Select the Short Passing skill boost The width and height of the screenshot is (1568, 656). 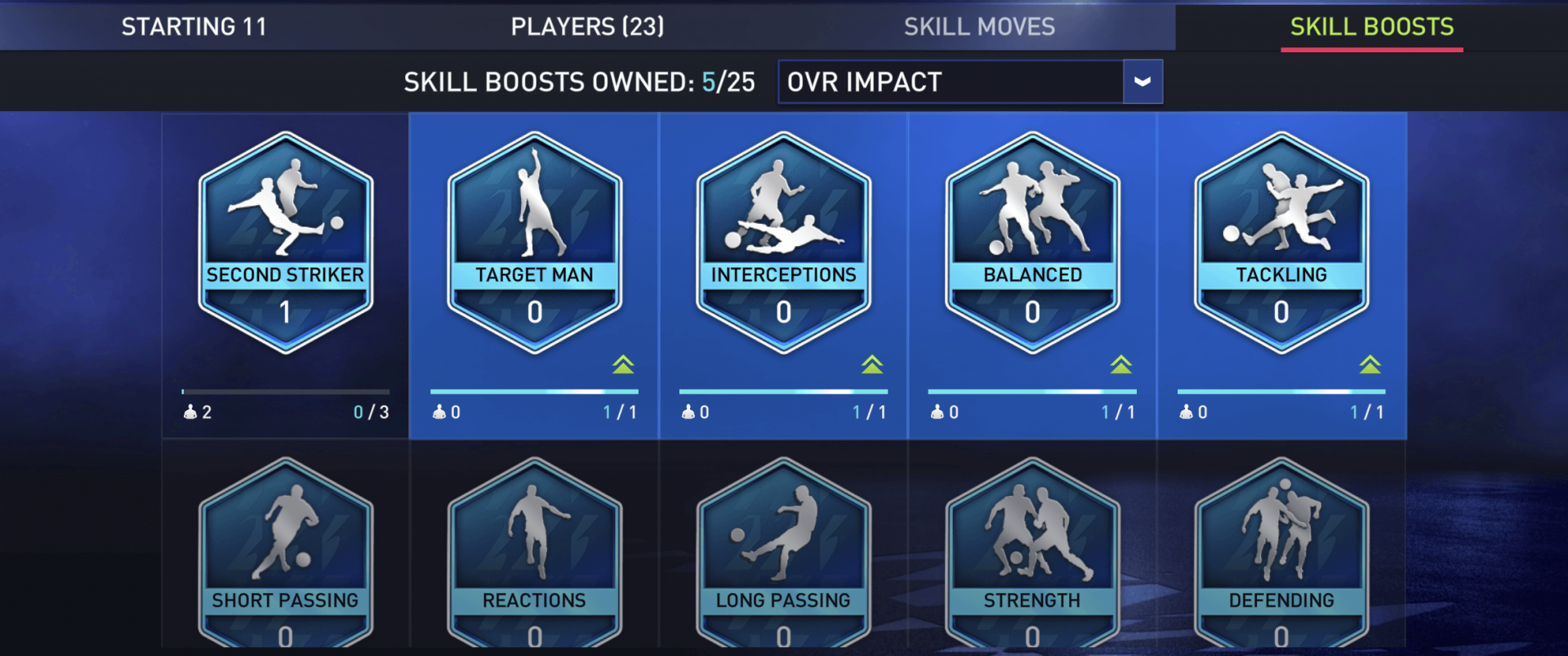[284, 556]
